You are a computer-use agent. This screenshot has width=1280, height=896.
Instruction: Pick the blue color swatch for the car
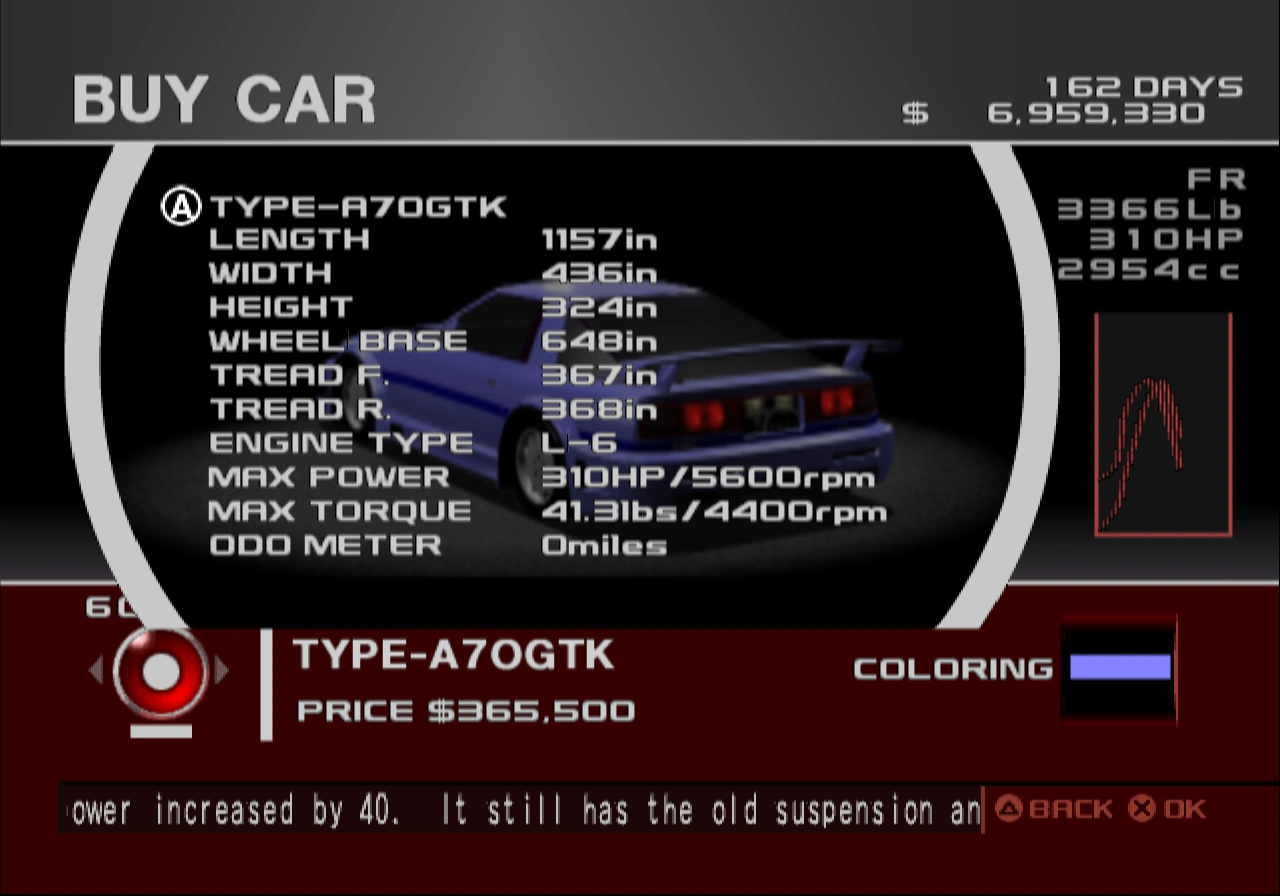tap(1118, 668)
